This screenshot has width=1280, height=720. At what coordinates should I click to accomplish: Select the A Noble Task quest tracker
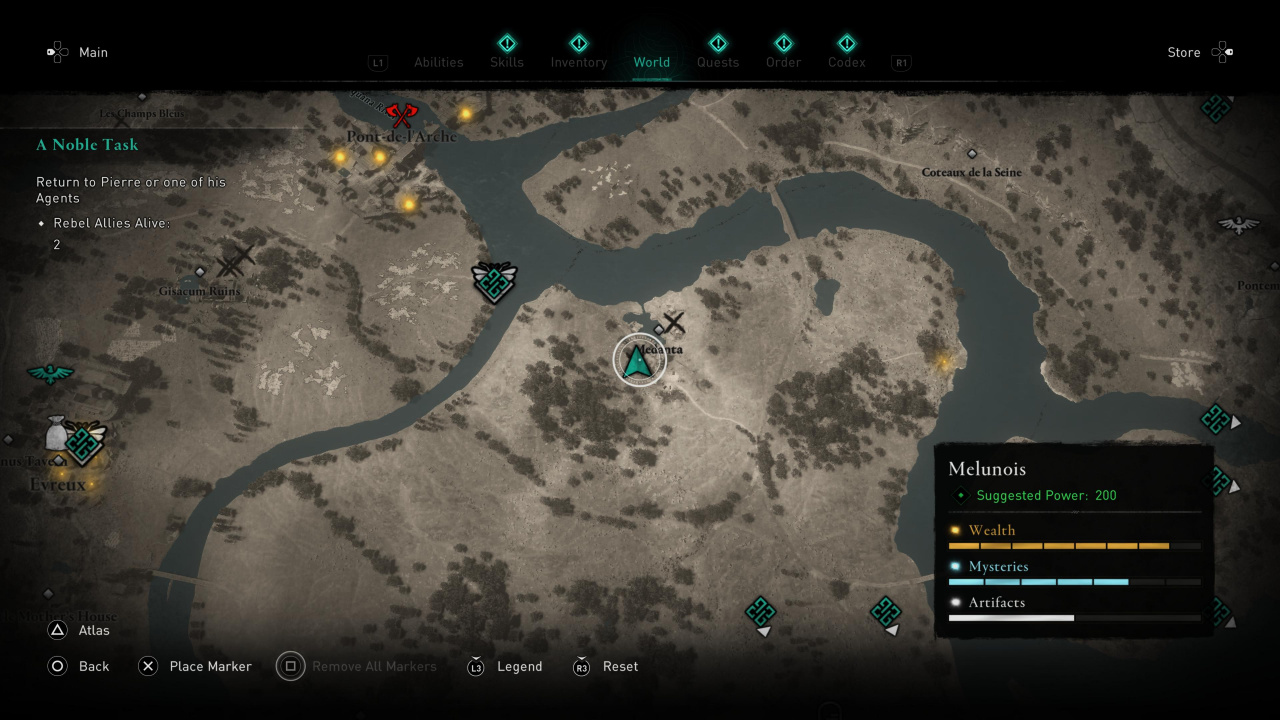pos(88,145)
